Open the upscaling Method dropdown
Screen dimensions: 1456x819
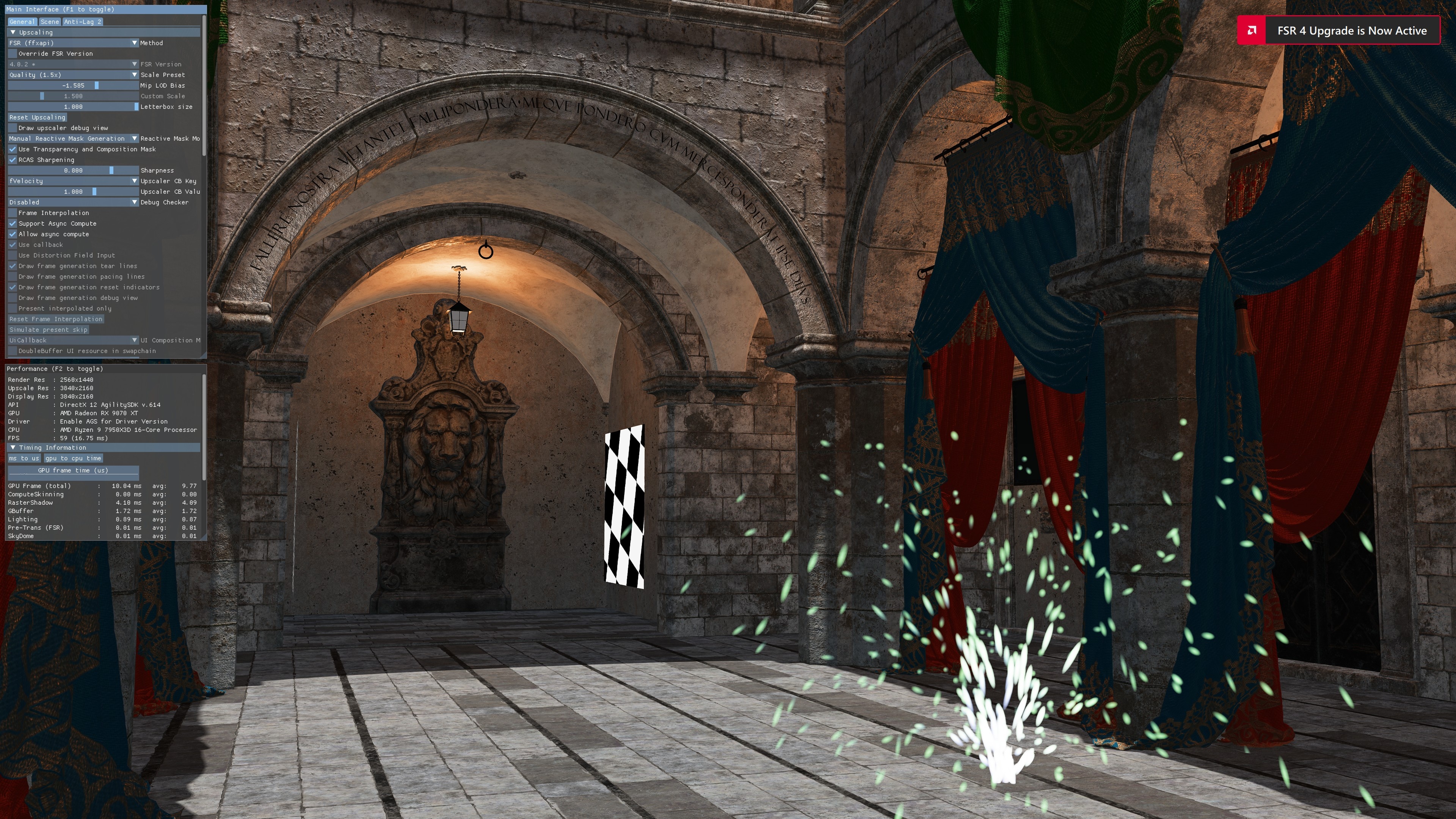click(x=71, y=43)
